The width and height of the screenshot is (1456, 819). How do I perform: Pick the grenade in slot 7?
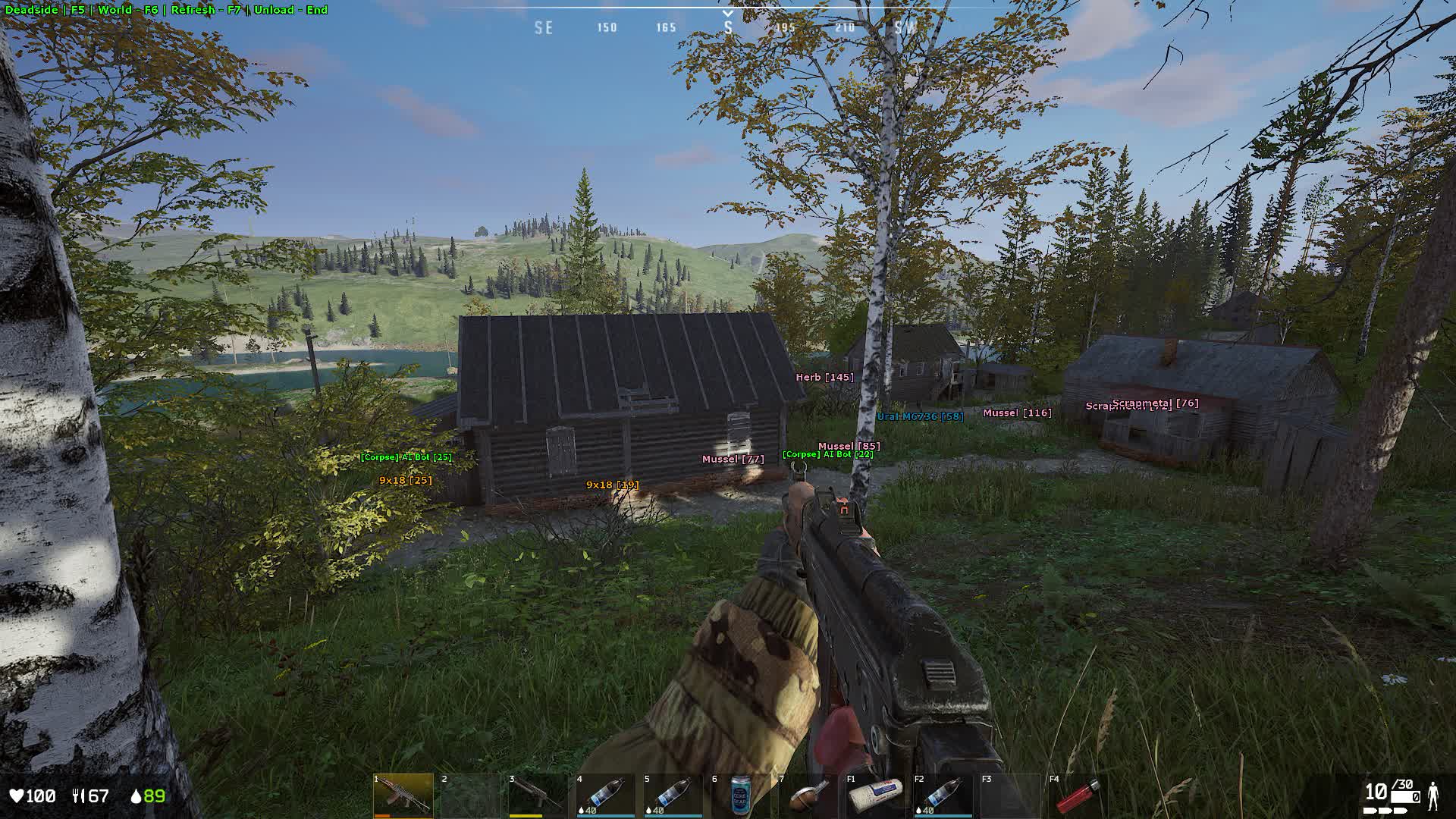[808, 795]
